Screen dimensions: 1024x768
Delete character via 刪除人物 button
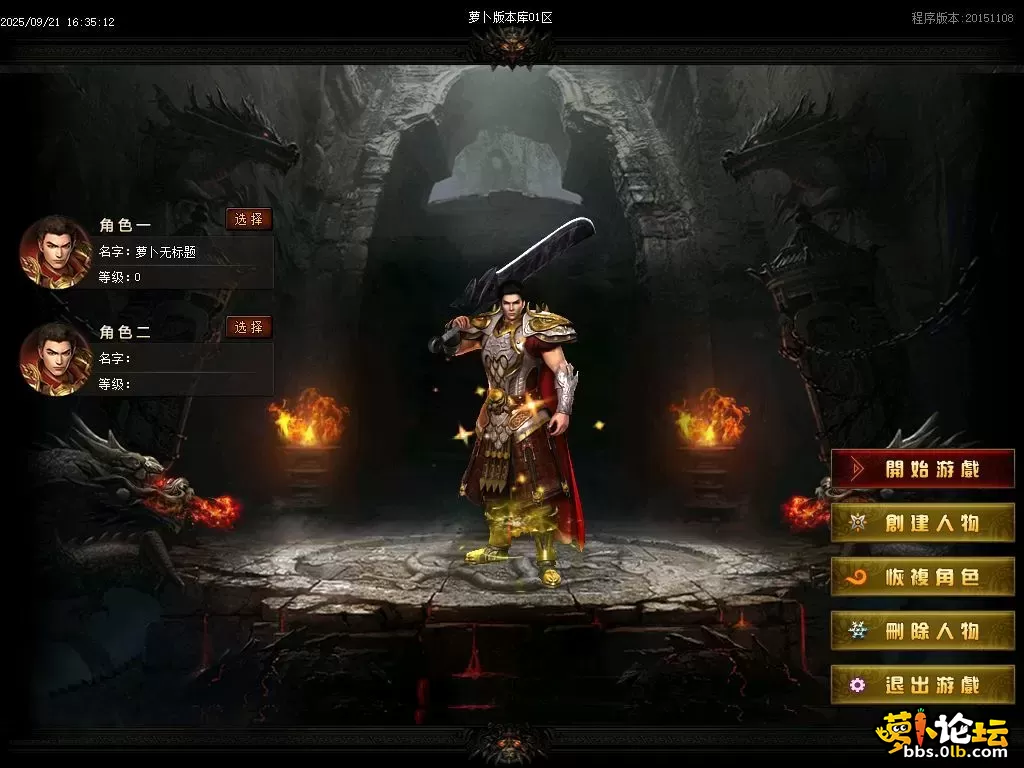point(922,631)
